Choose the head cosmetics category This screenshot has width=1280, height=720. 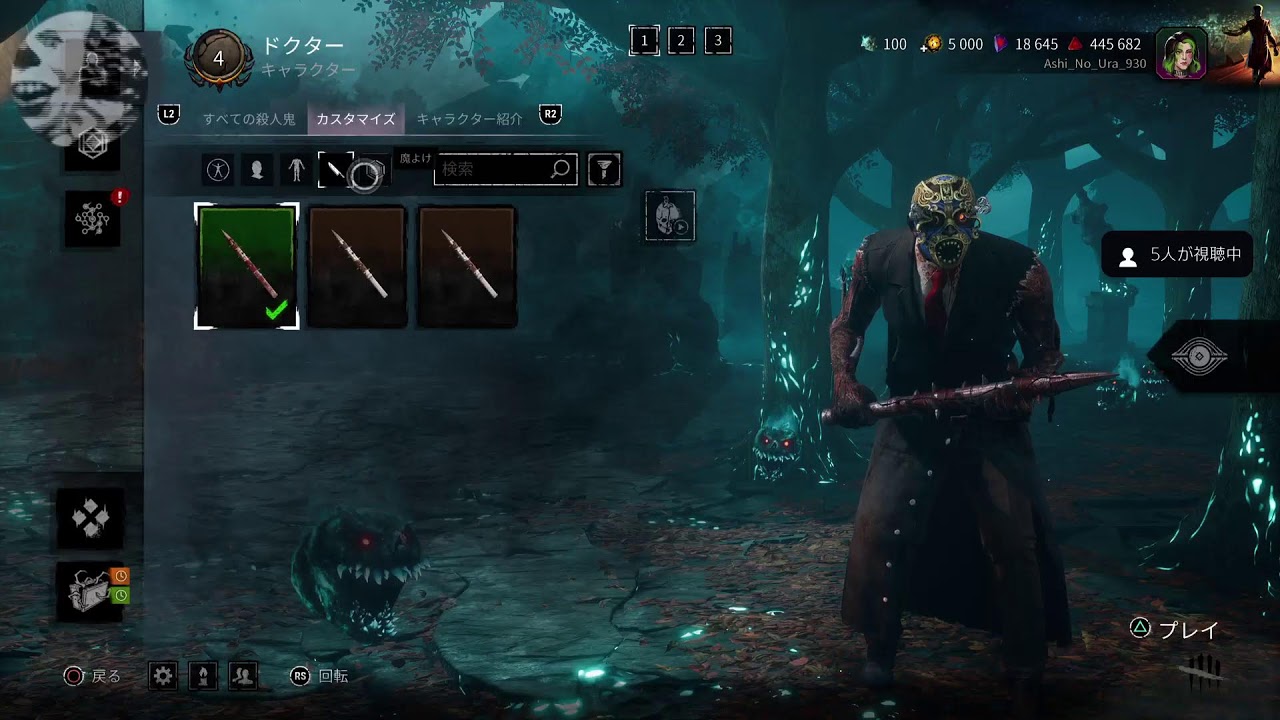[x=257, y=170]
